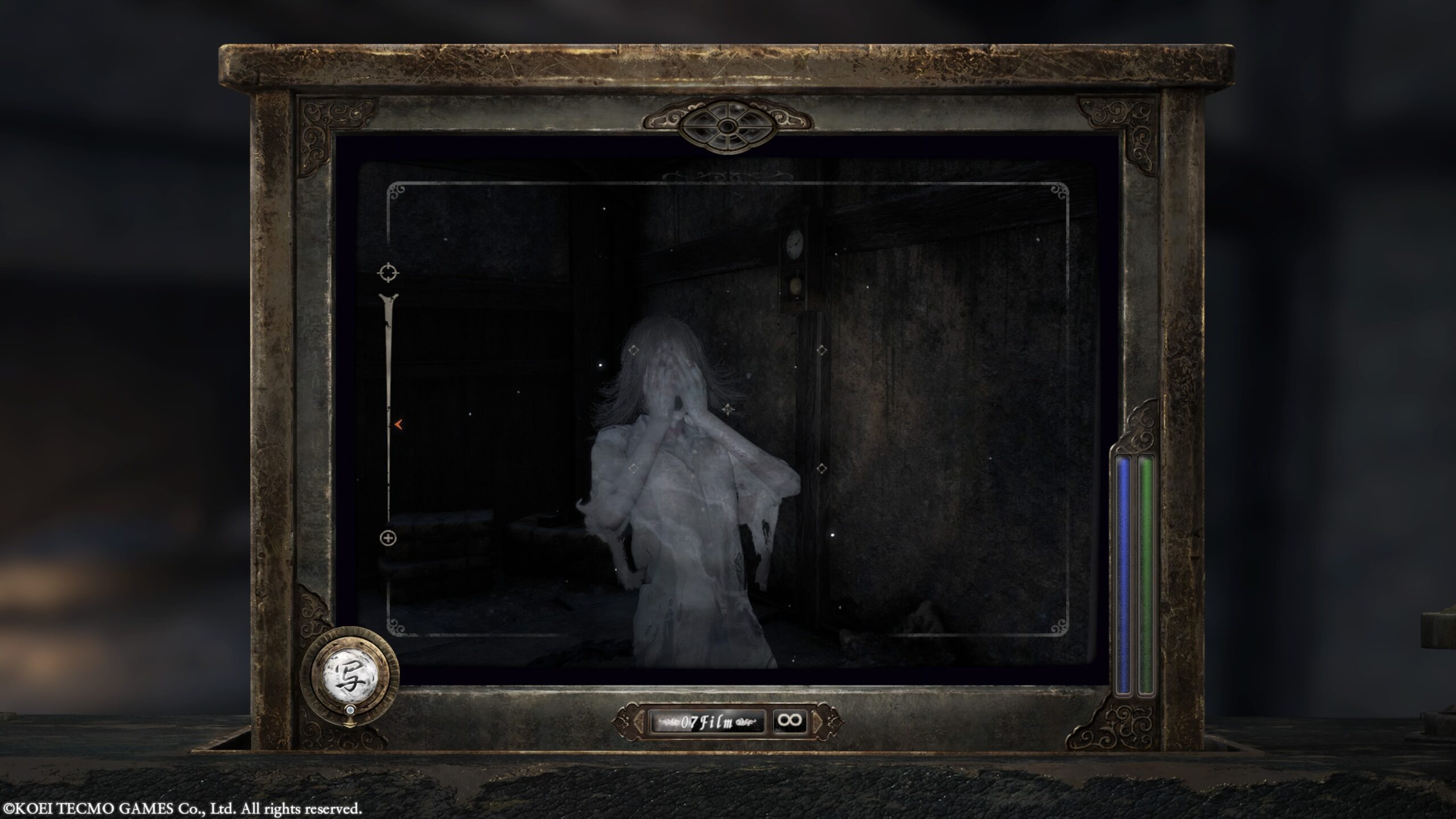Click the small jewel pin under the shutter dial
The image size is (1456, 819).
tap(350, 711)
